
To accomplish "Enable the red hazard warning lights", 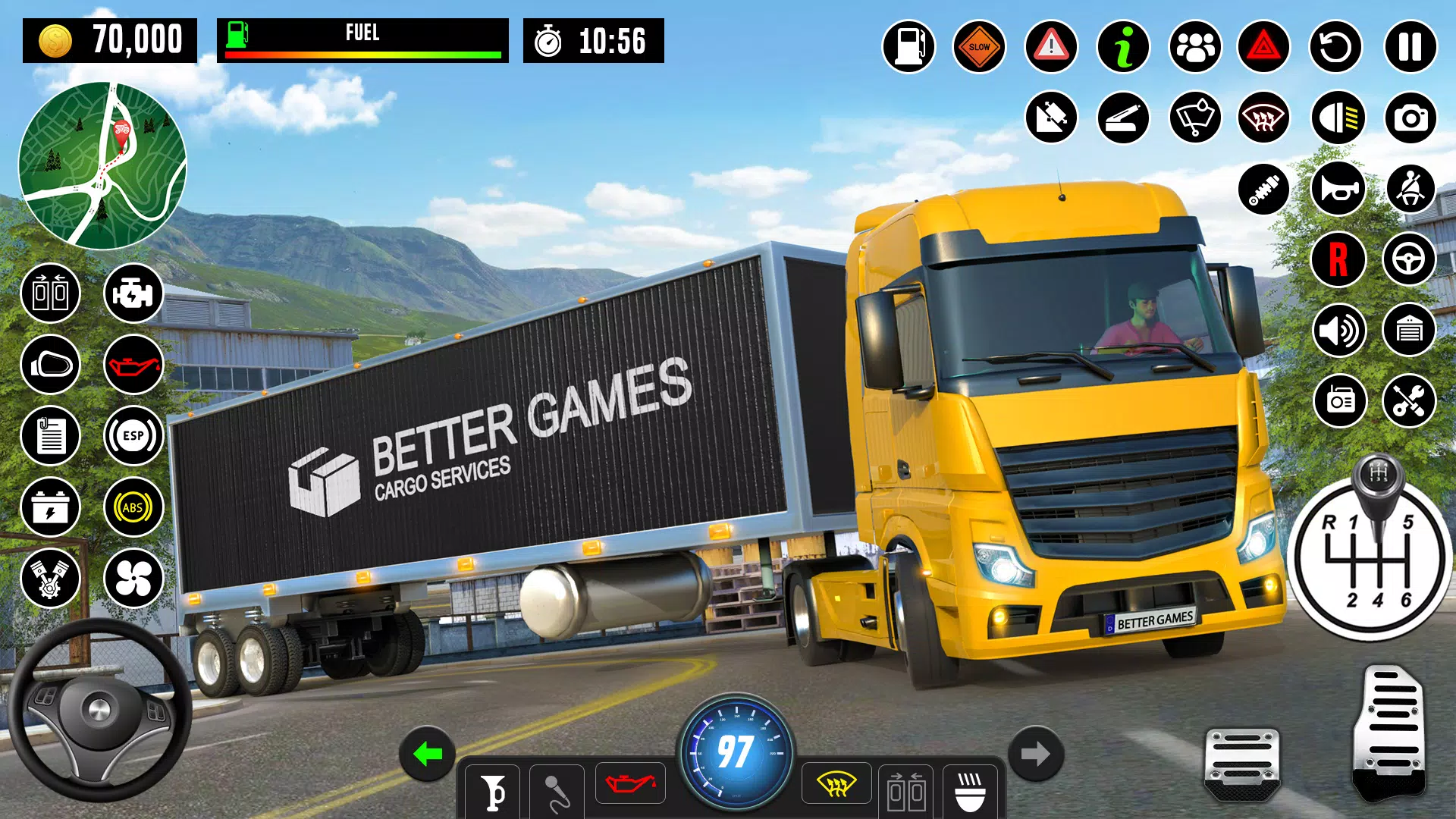I will [1263, 46].
